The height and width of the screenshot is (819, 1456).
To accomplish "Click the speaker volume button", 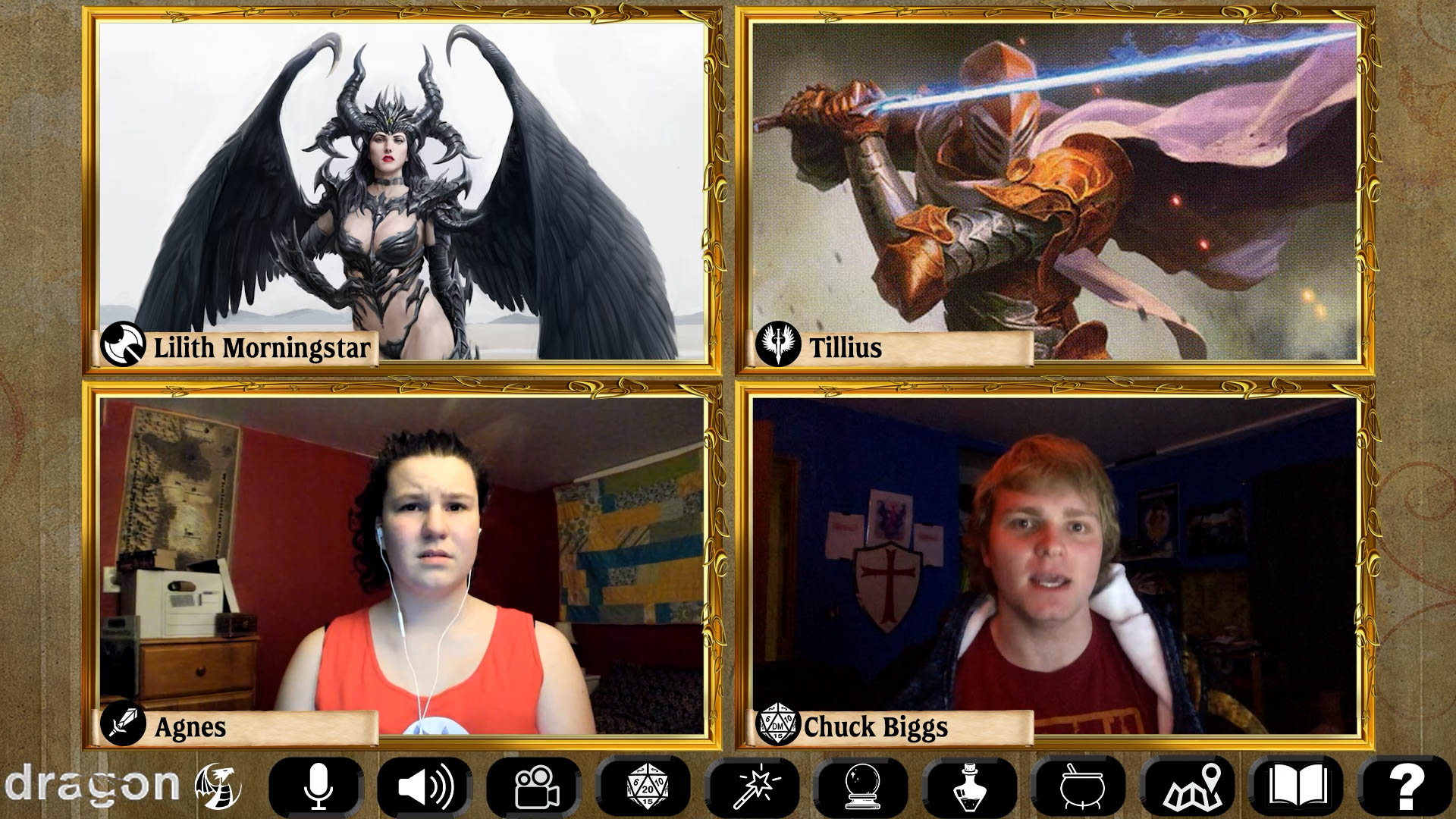I will (425, 786).
